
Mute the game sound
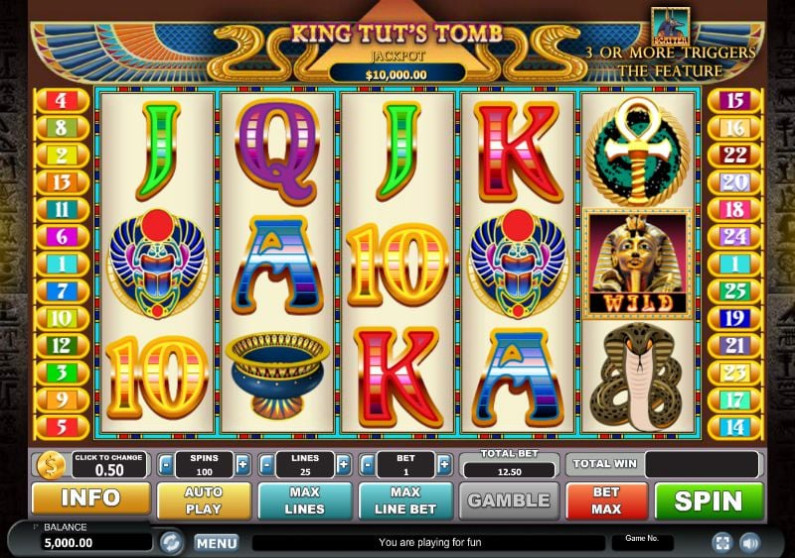click(x=750, y=543)
